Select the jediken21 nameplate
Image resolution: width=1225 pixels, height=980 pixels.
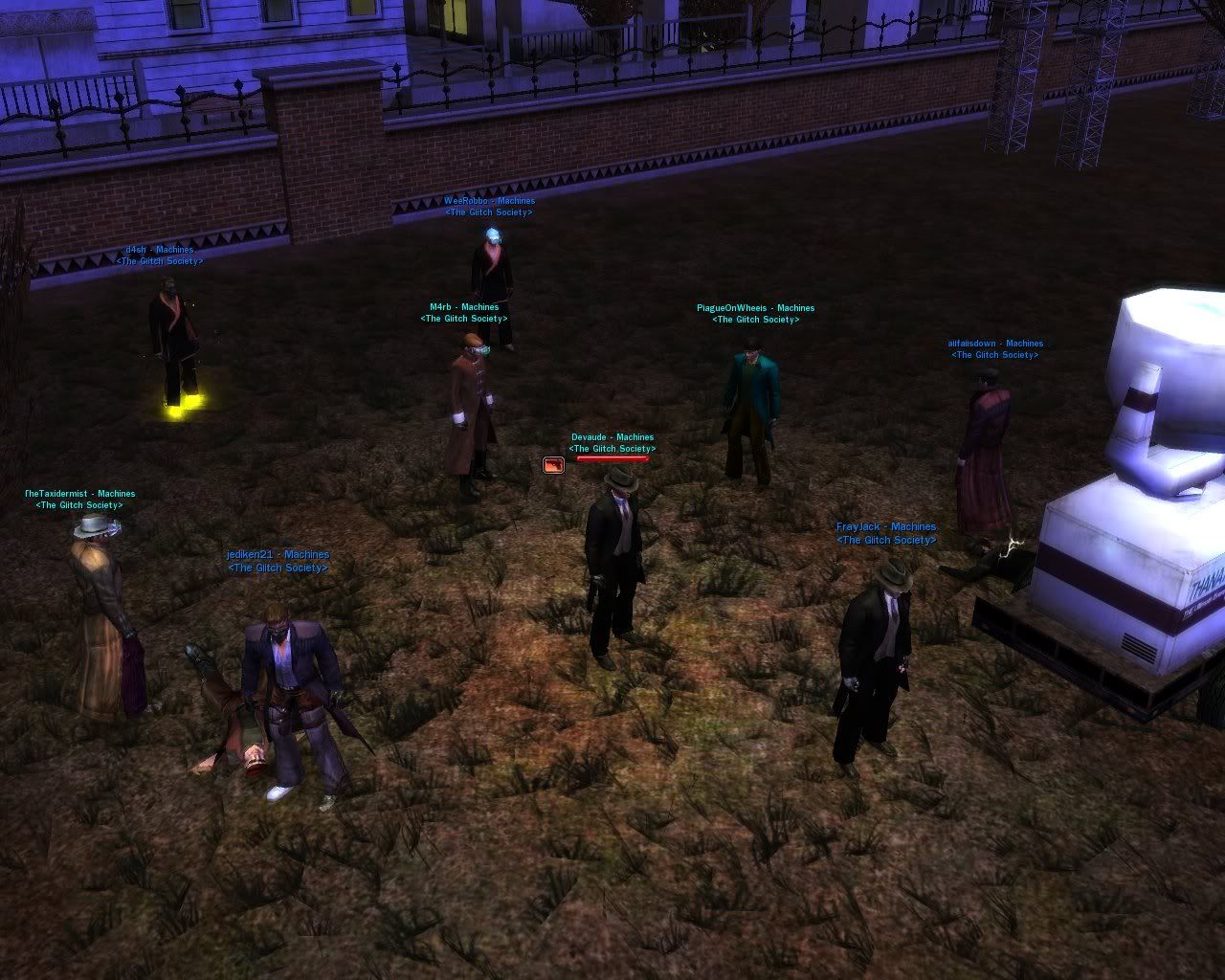pyautogui.click(x=278, y=555)
